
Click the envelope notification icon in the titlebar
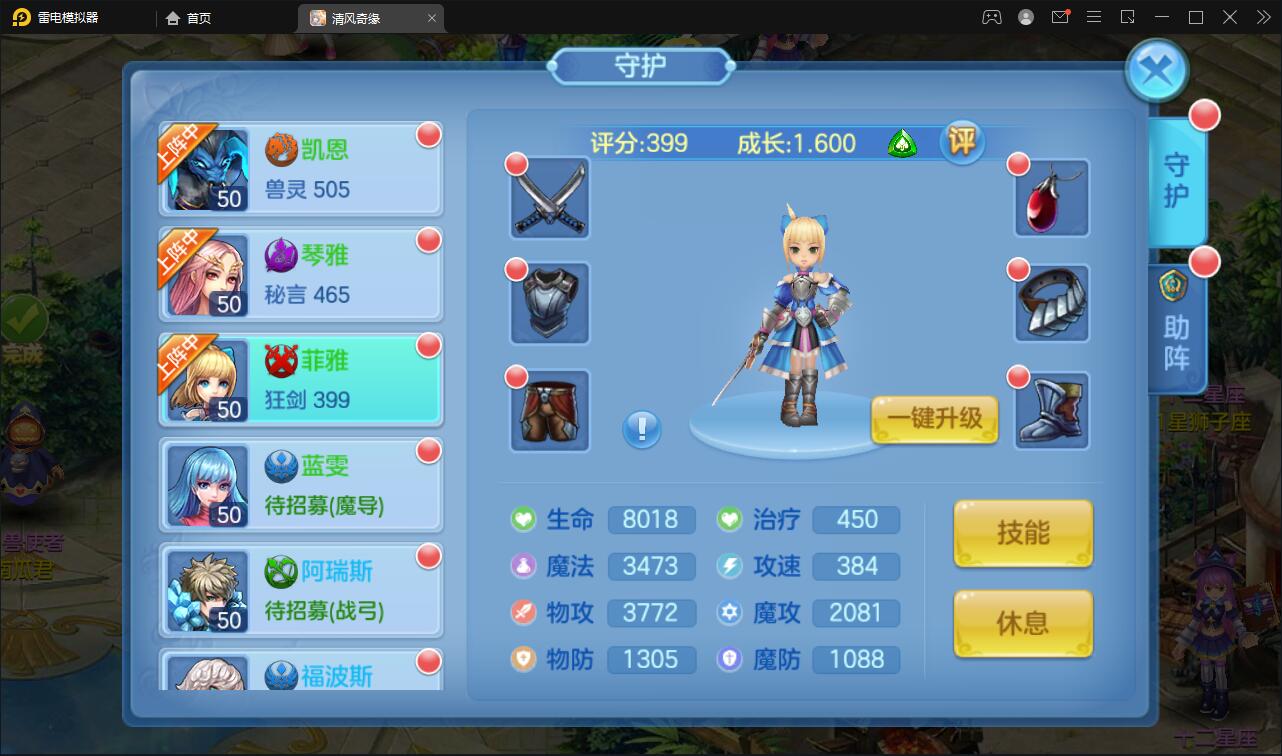1060,17
